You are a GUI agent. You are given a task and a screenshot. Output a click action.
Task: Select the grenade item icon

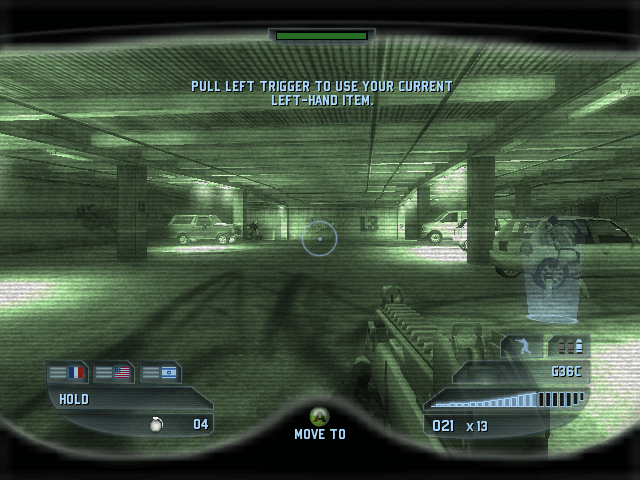tap(156, 424)
